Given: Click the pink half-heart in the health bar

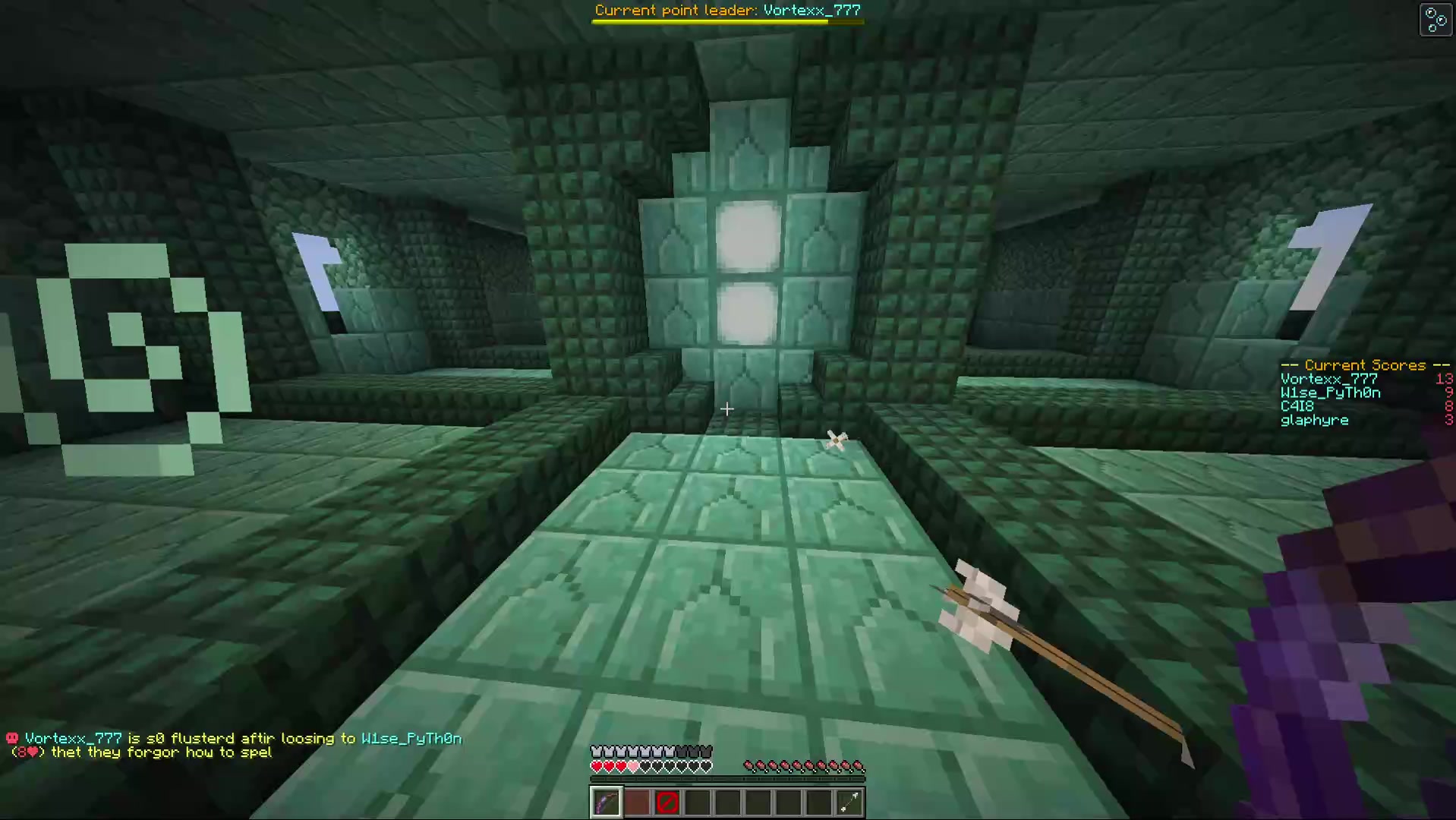Looking at the screenshot, I should (631, 767).
